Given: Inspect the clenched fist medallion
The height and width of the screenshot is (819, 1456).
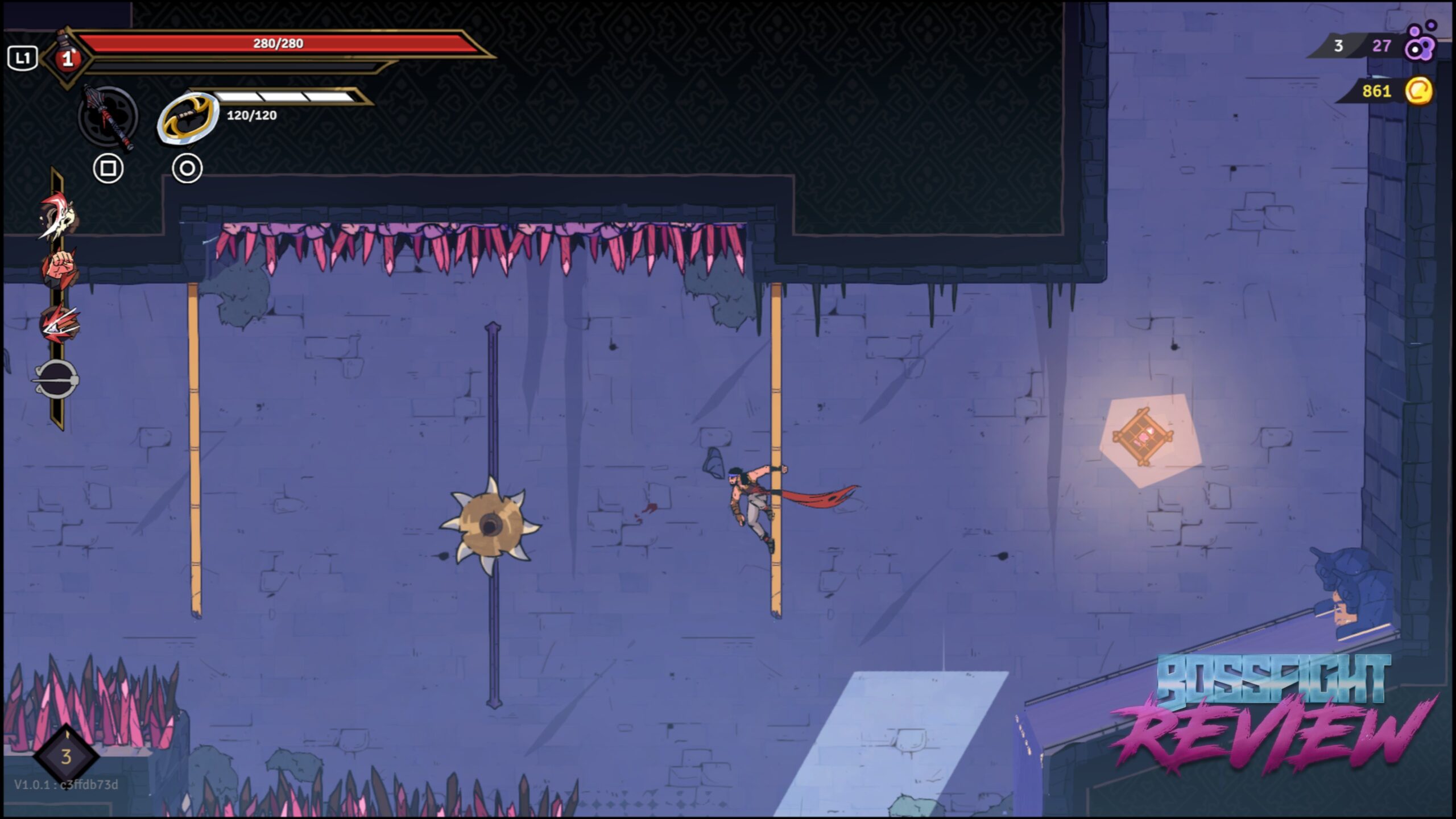Looking at the screenshot, I should pos(59,268).
